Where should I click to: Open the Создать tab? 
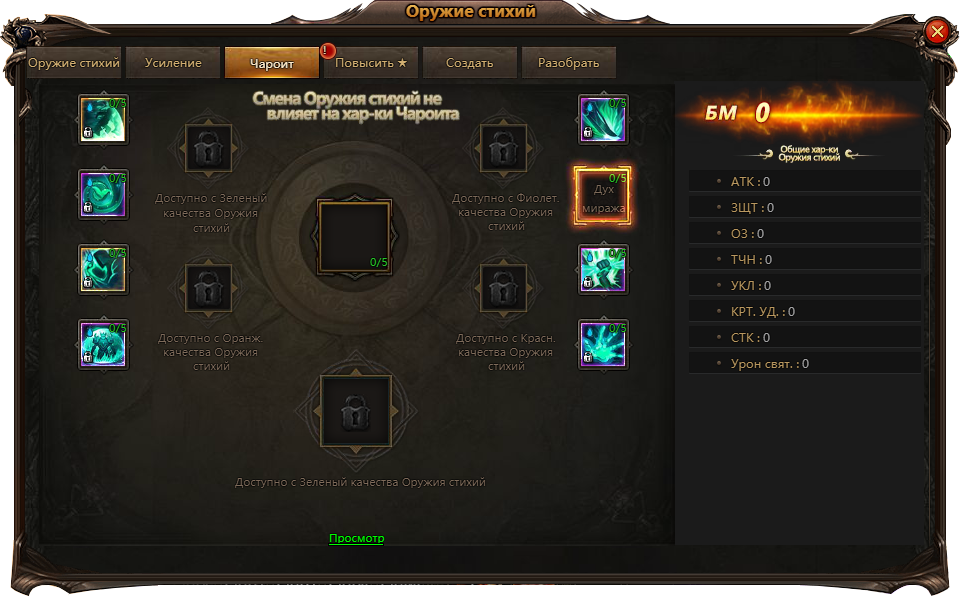(470, 63)
